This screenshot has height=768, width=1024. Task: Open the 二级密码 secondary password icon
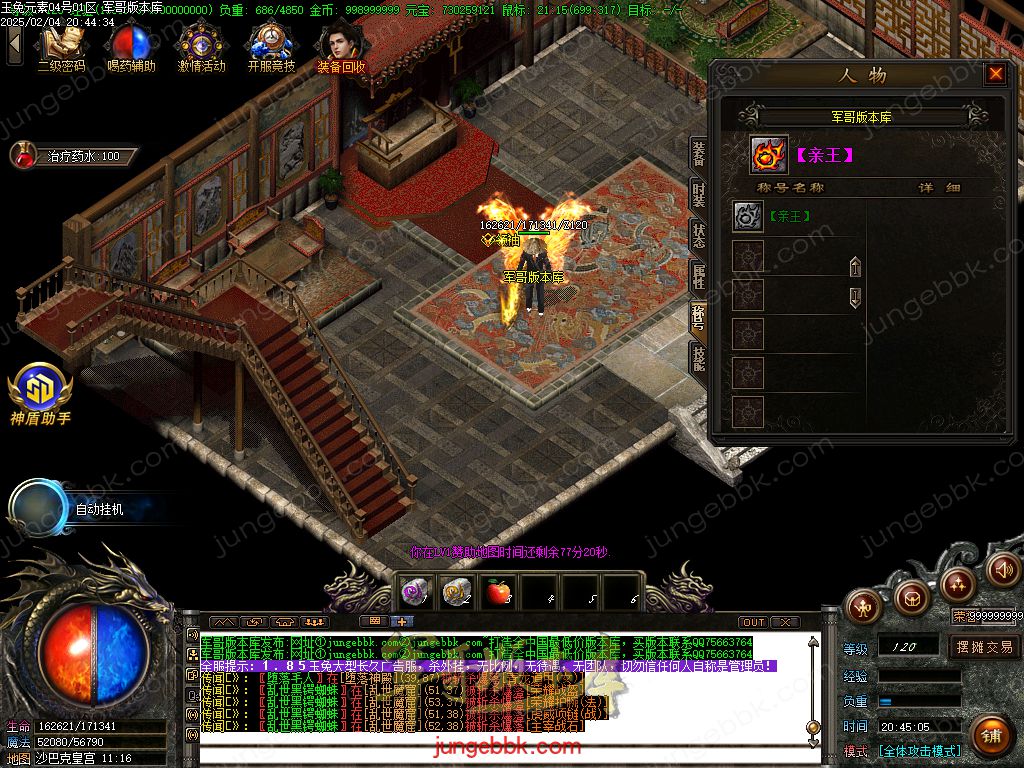[61, 47]
